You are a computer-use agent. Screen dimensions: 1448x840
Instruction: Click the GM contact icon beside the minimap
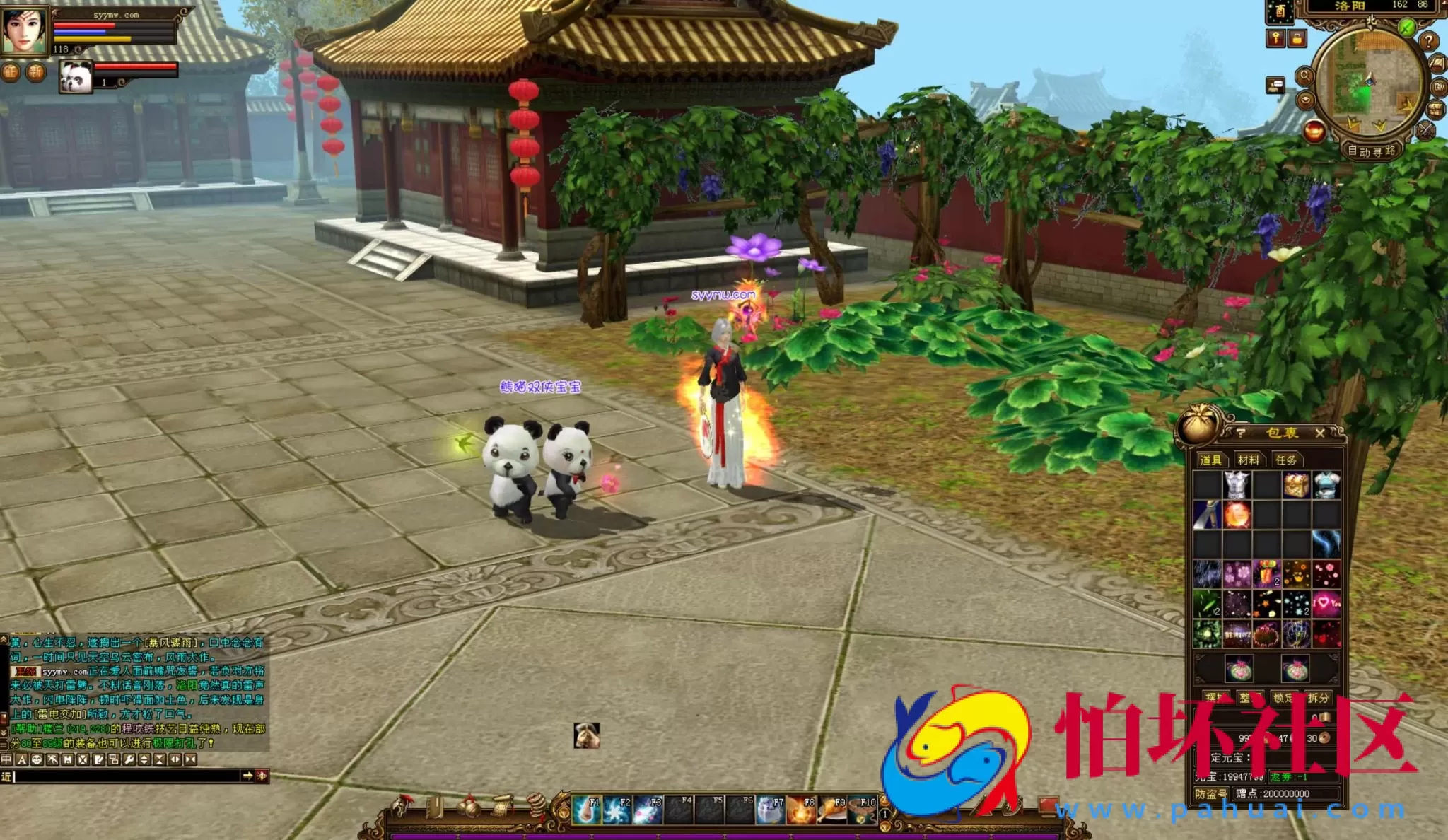coord(1439,87)
